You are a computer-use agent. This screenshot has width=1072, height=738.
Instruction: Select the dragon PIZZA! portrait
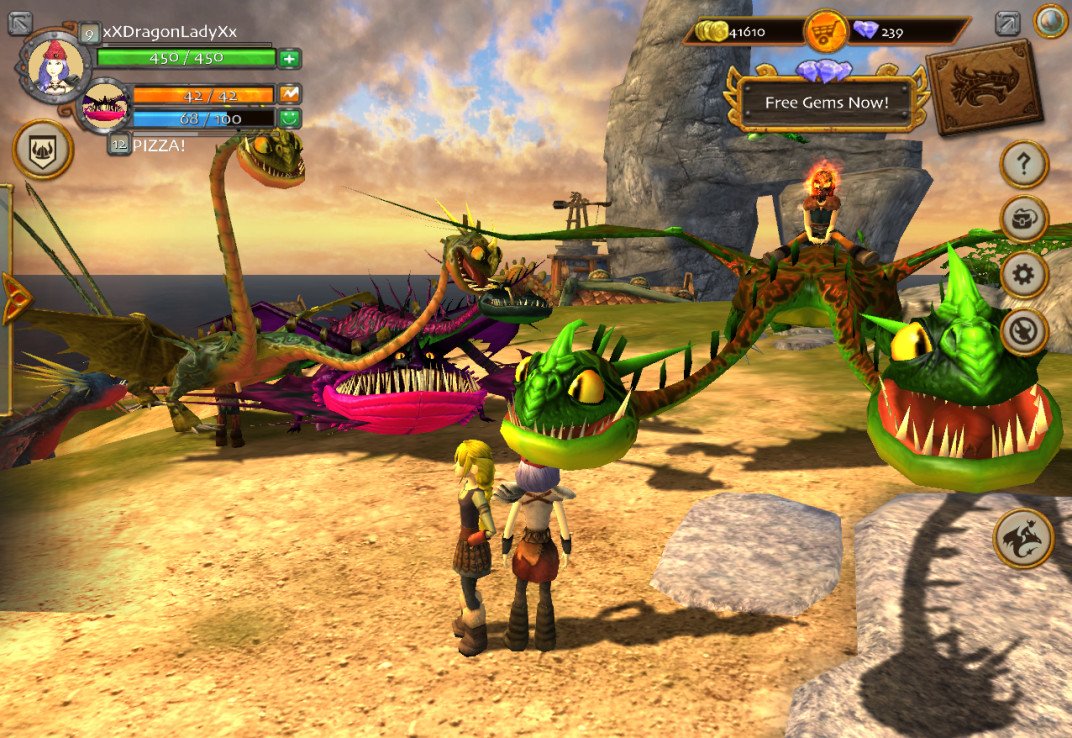click(104, 106)
